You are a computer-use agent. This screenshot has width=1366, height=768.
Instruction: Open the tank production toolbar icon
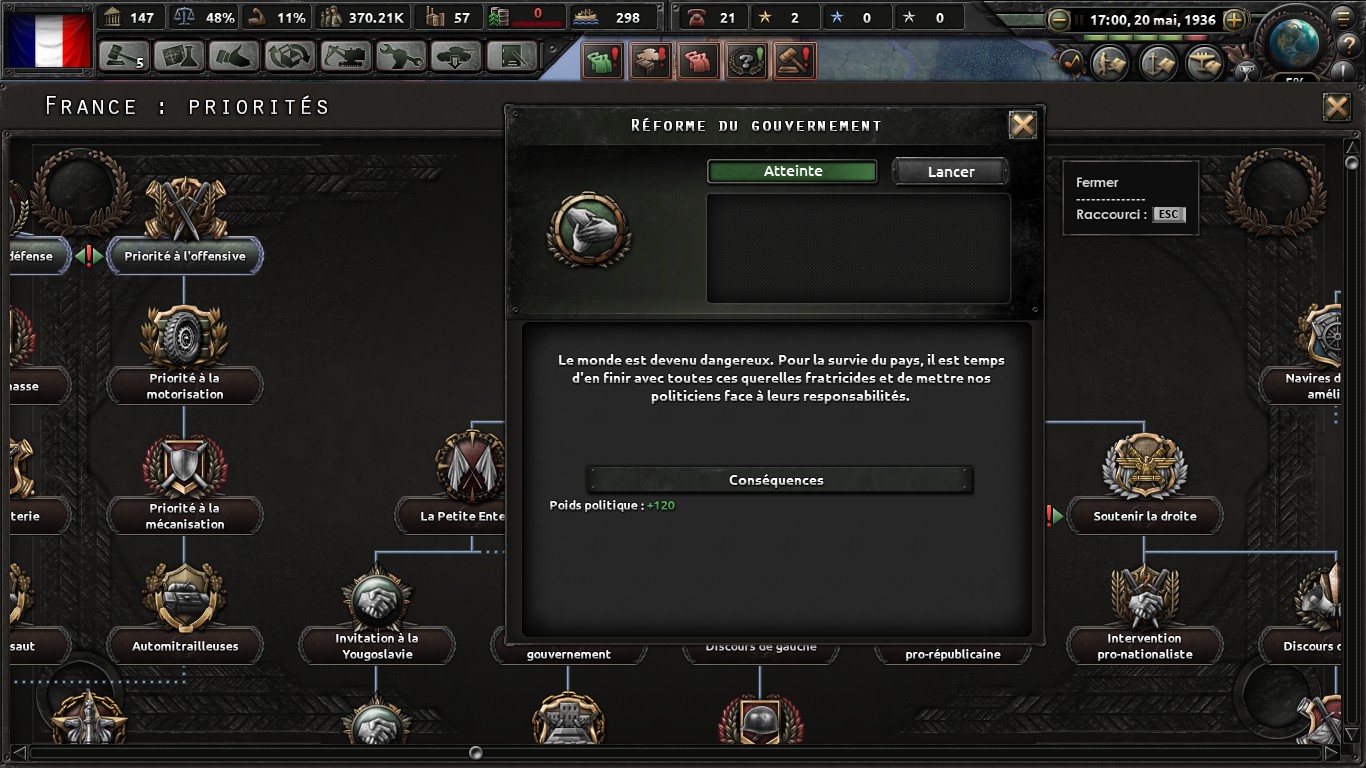pos(456,56)
